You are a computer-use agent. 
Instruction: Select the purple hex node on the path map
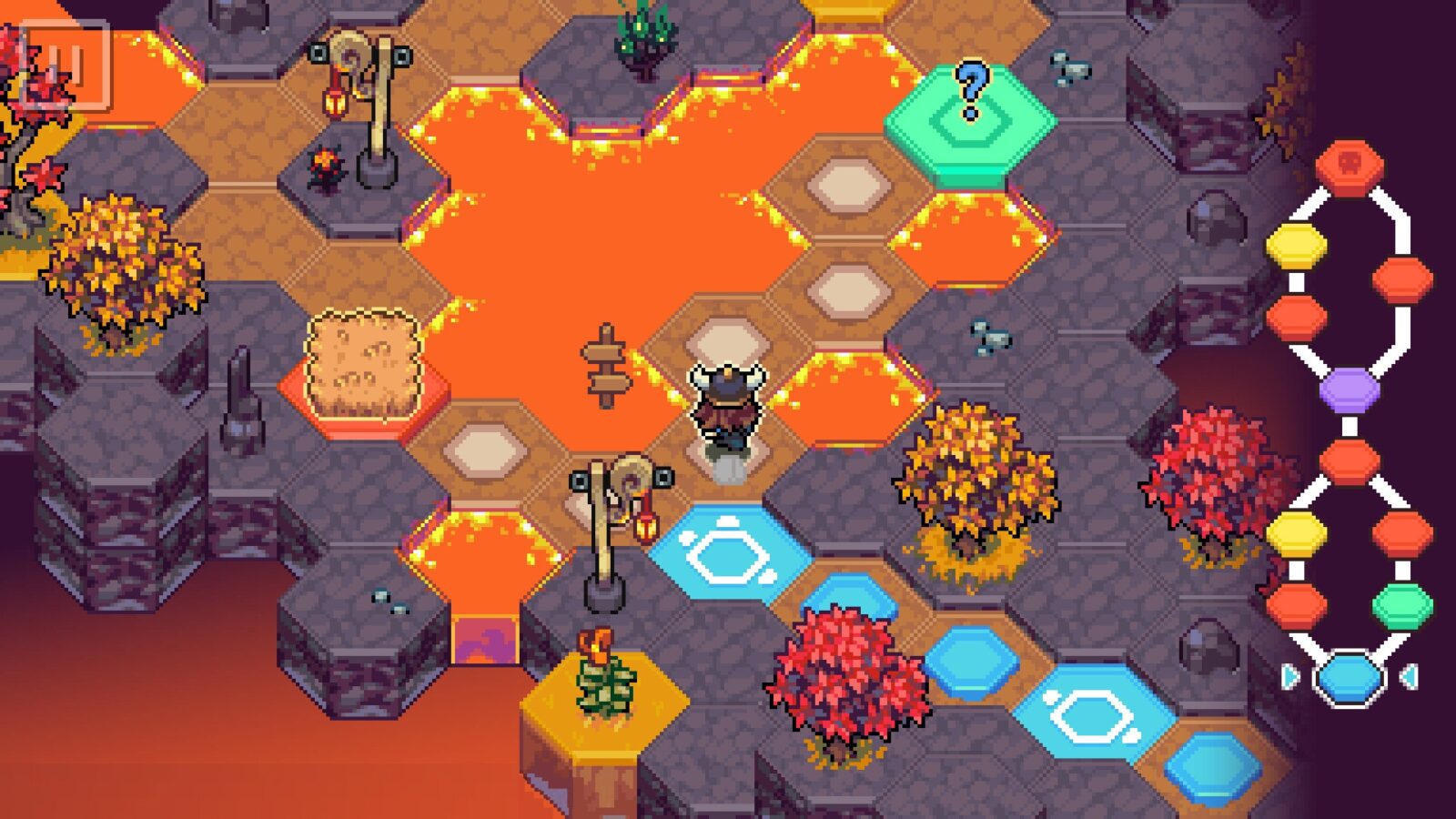coord(1350,389)
